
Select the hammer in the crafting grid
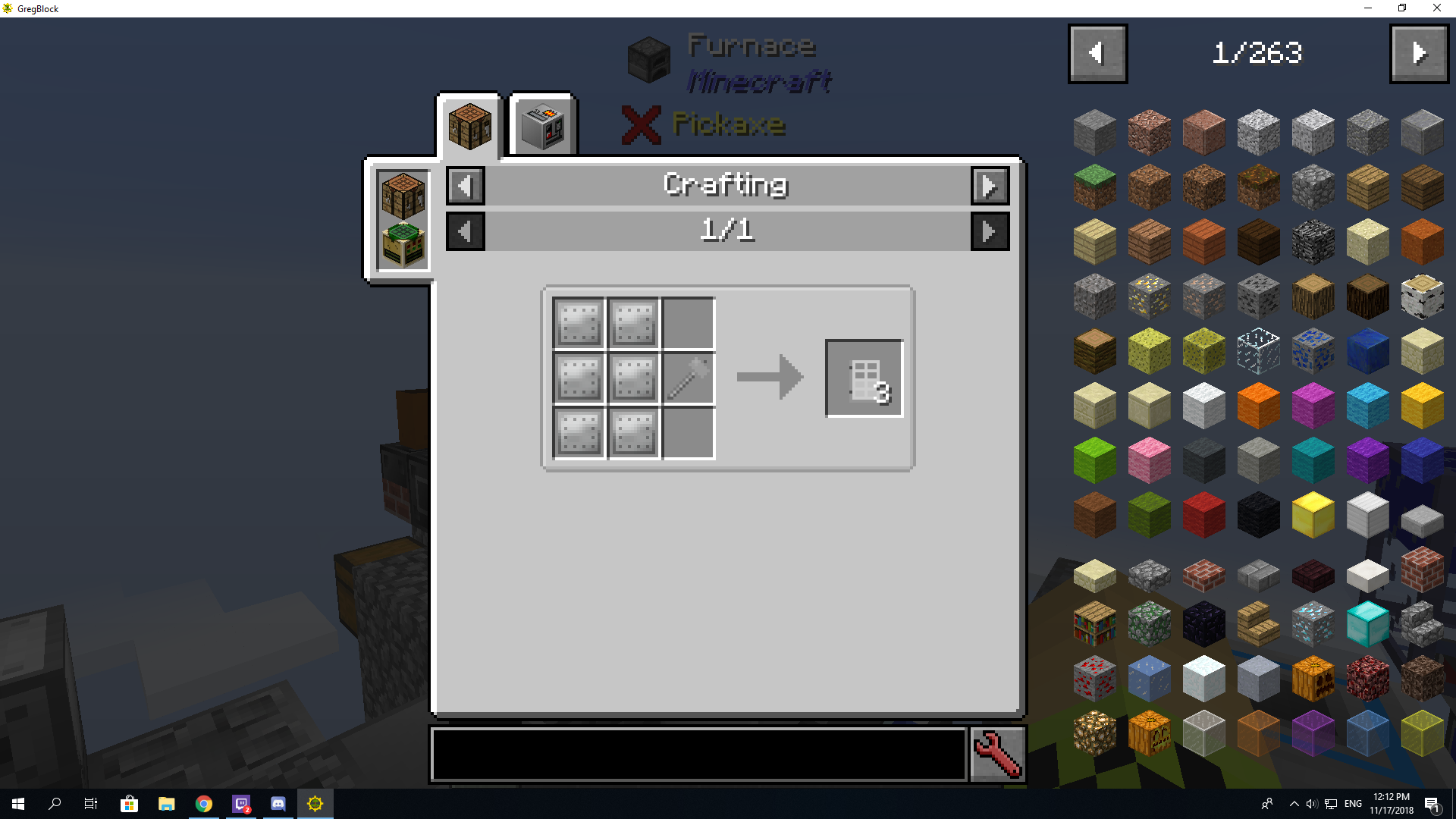click(x=687, y=378)
